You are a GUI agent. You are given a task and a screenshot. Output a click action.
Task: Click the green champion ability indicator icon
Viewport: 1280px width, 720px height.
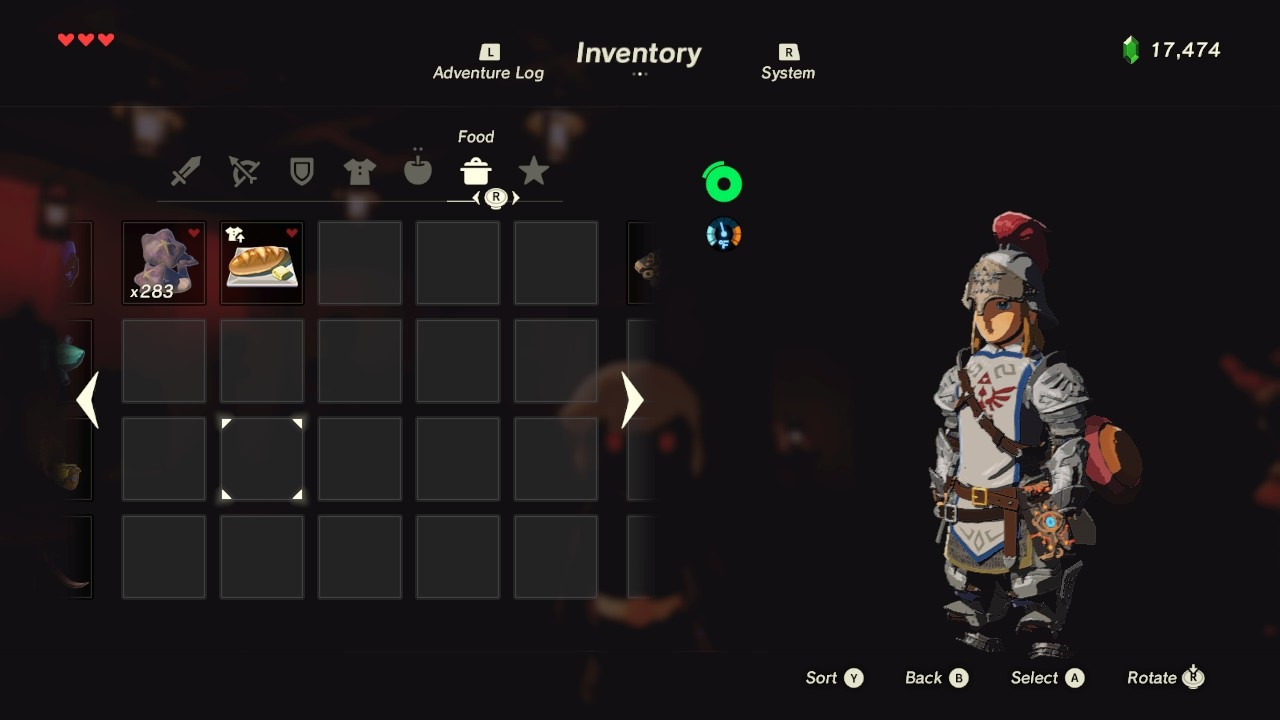tap(722, 182)
